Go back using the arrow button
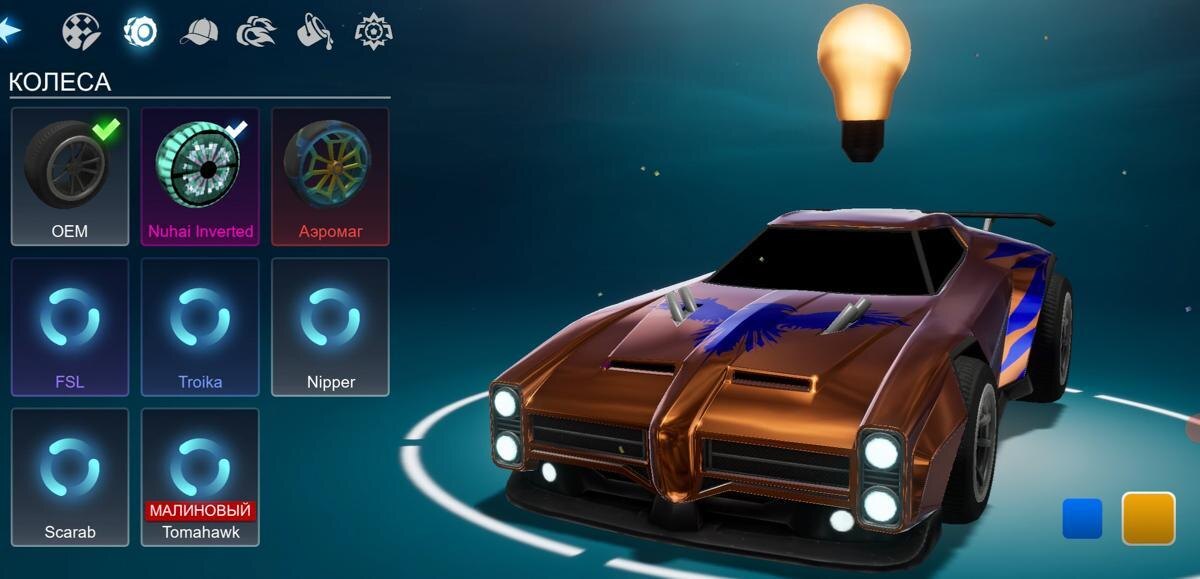This screenshot has height=579, width=1200. (x=12, y=31)
